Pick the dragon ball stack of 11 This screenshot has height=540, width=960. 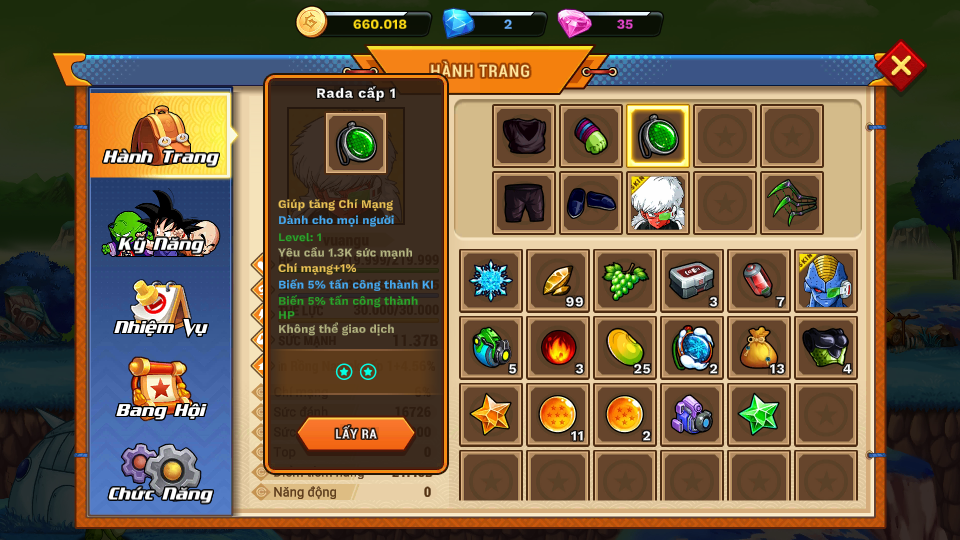tap(558, 414)
